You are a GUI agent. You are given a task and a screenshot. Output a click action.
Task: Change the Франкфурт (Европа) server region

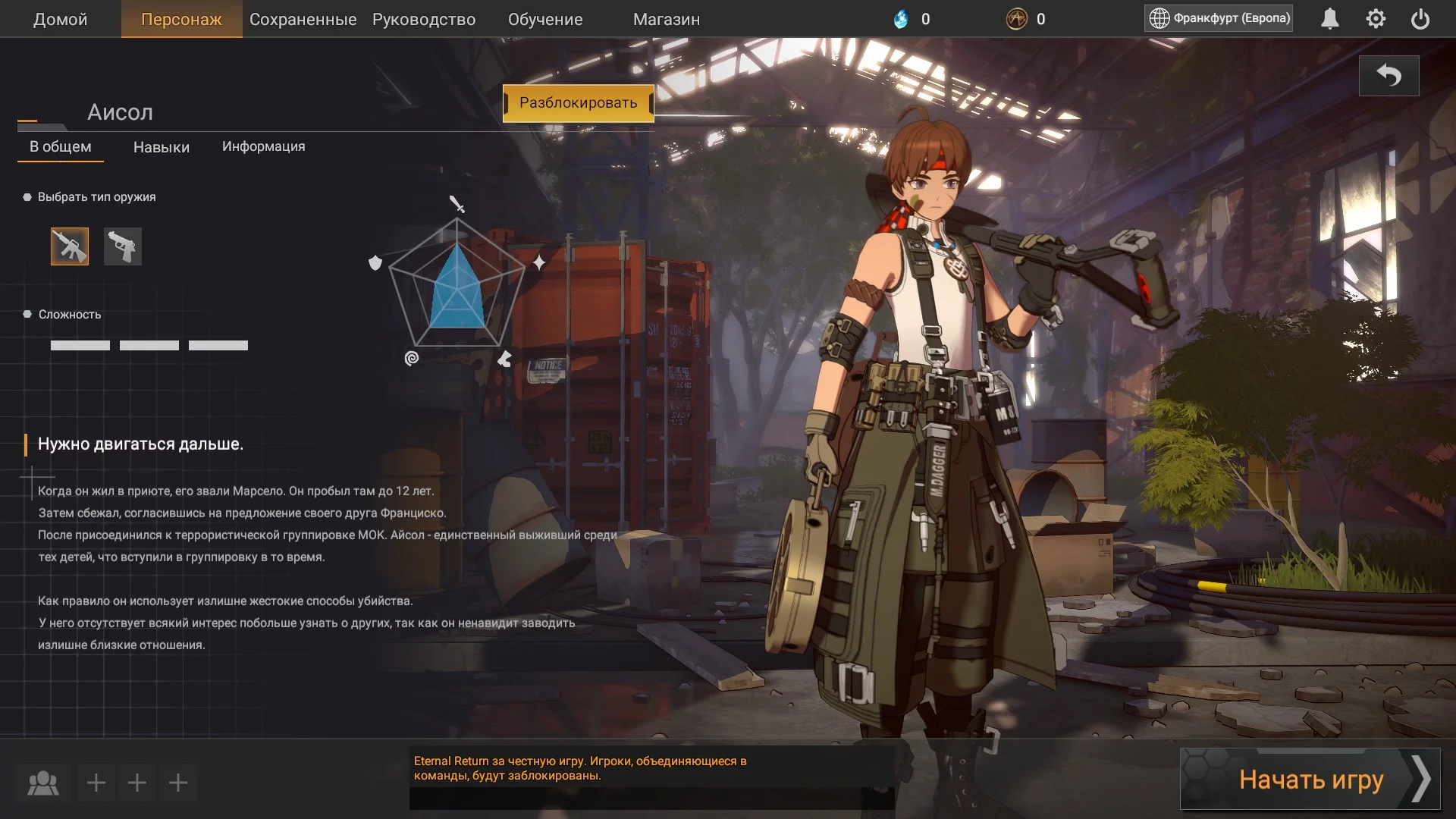1219,18
